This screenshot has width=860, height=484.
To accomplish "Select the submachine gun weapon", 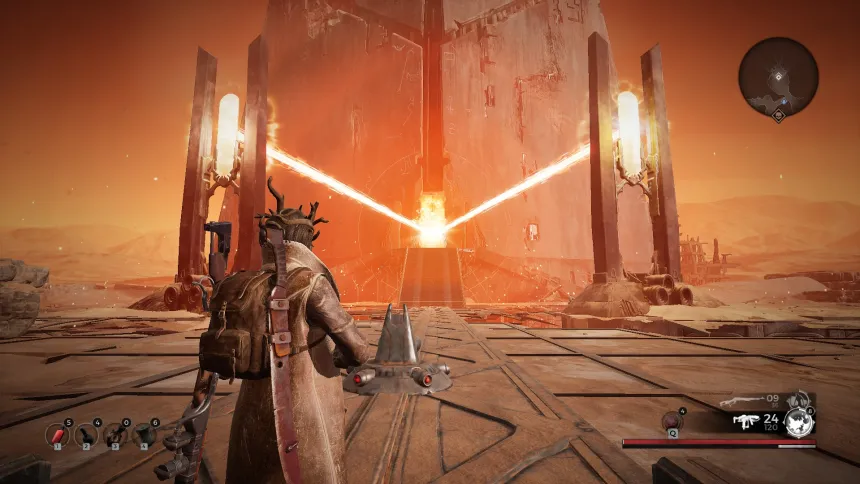I will pos(745,422).
